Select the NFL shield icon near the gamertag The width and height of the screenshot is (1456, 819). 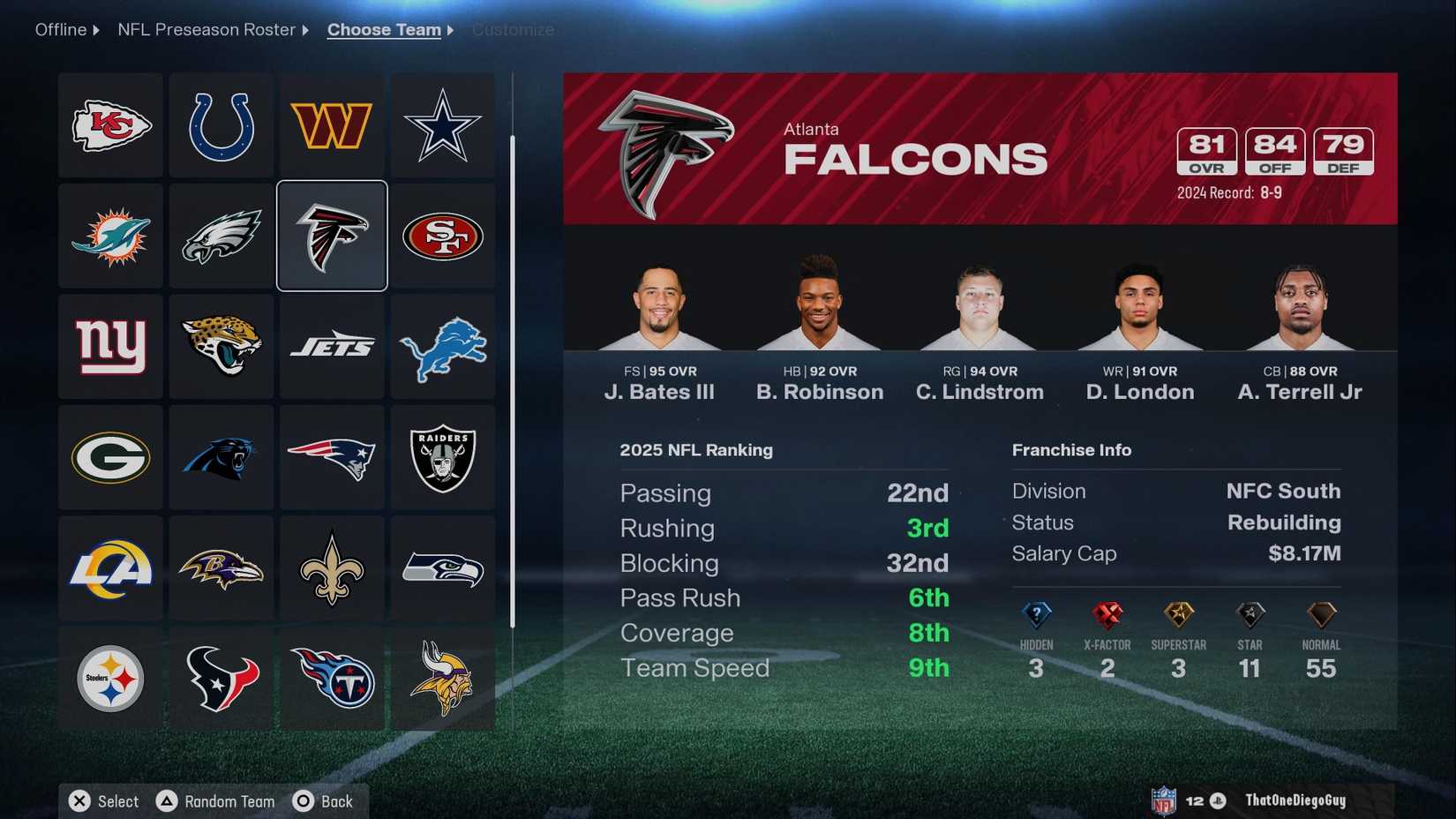click(x=1164, y=800)
